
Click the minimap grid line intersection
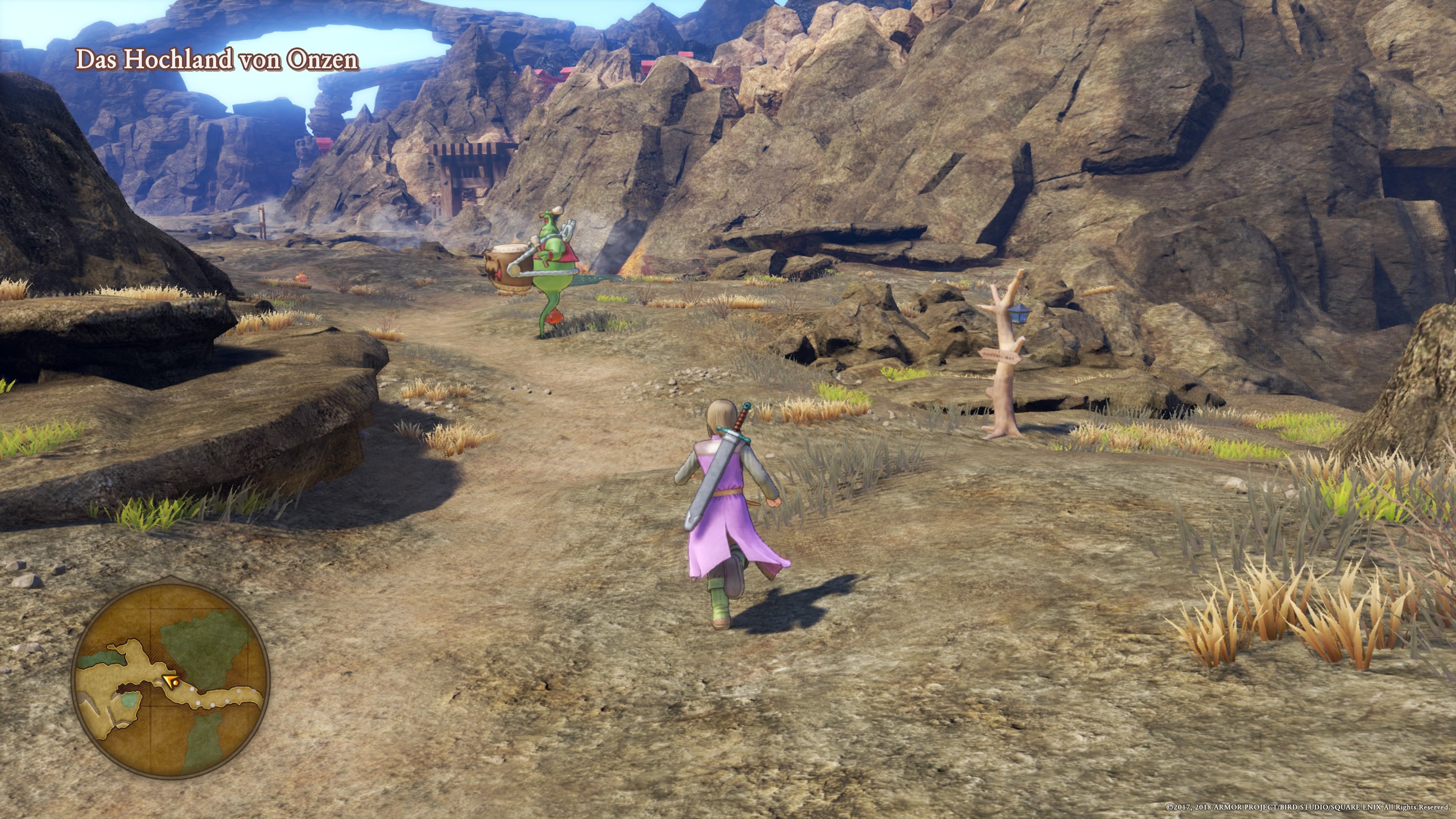coord(151,707)
